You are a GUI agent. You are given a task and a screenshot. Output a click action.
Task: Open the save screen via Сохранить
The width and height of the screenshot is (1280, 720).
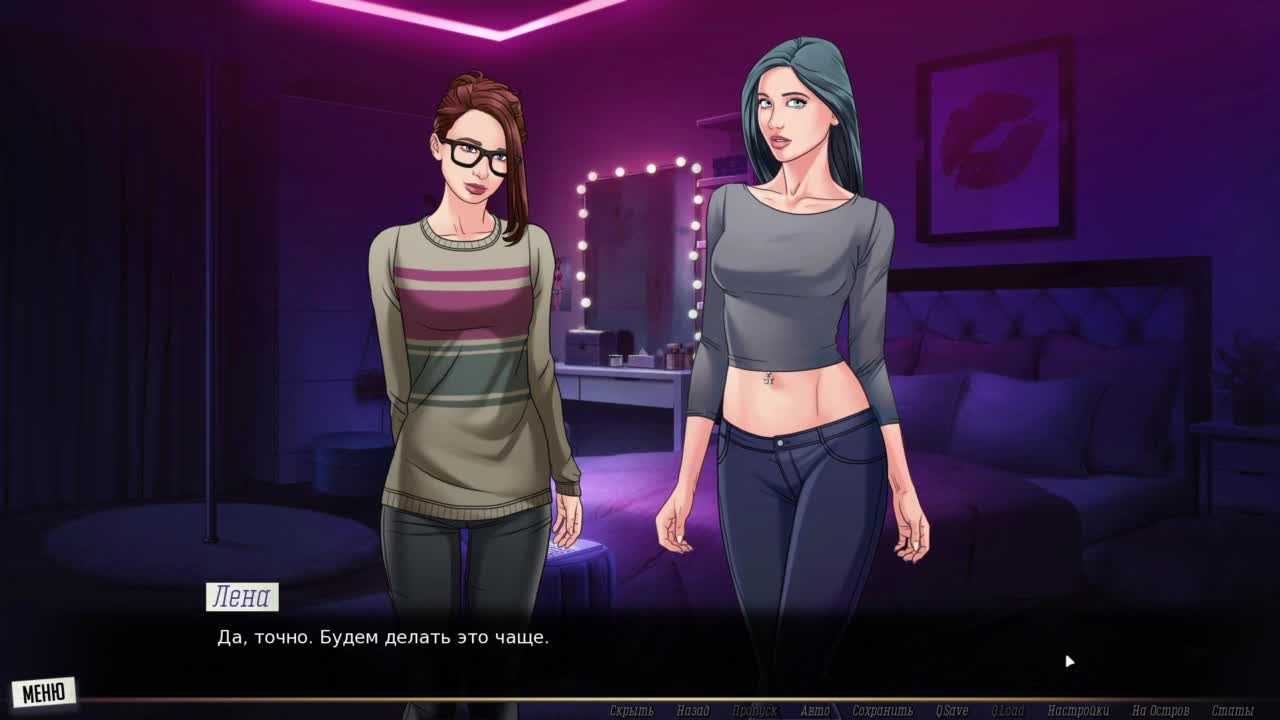click(x=882, y=711)
